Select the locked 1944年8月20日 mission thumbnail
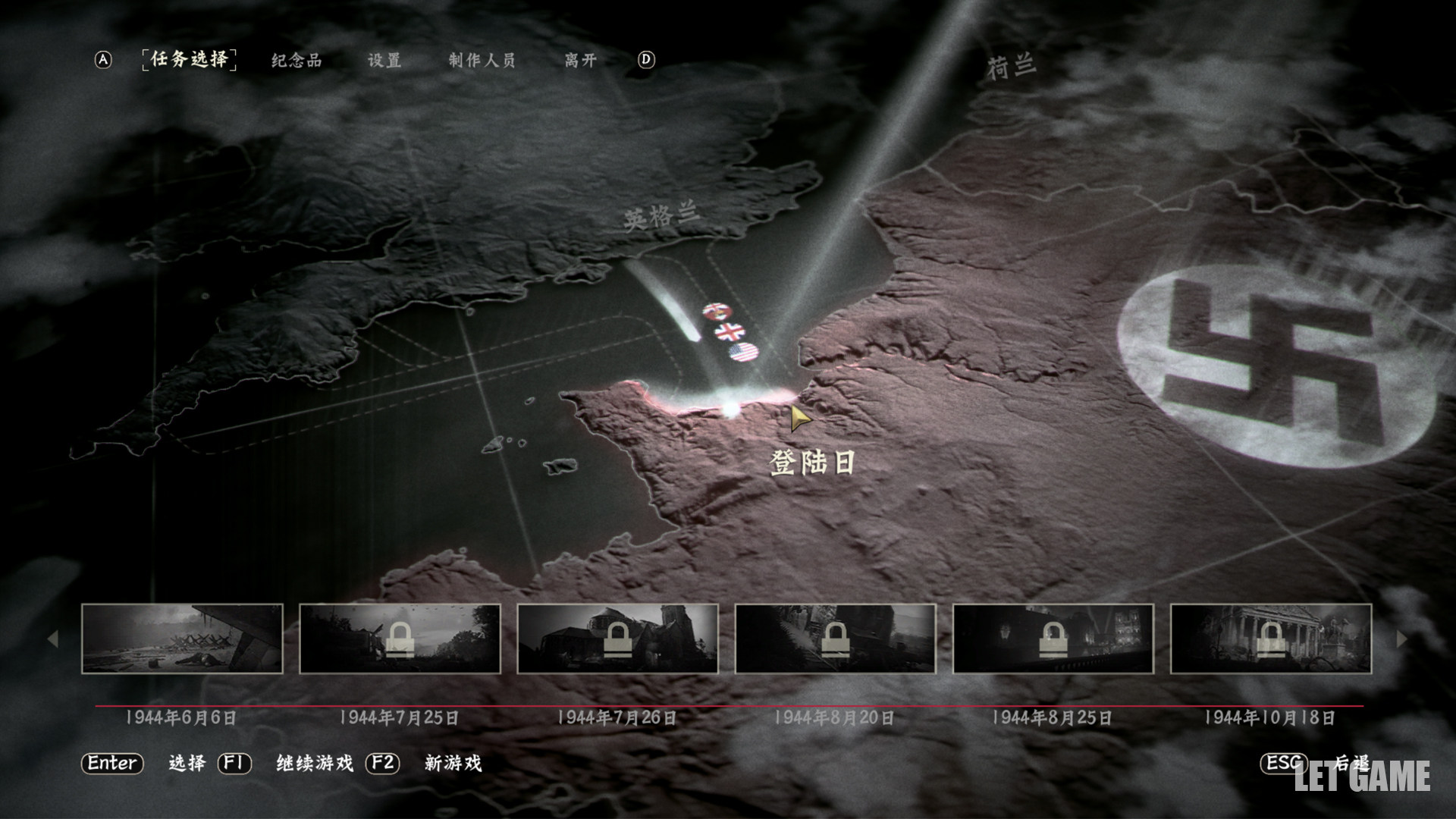 pyautogui.click(x=835, y=639)
